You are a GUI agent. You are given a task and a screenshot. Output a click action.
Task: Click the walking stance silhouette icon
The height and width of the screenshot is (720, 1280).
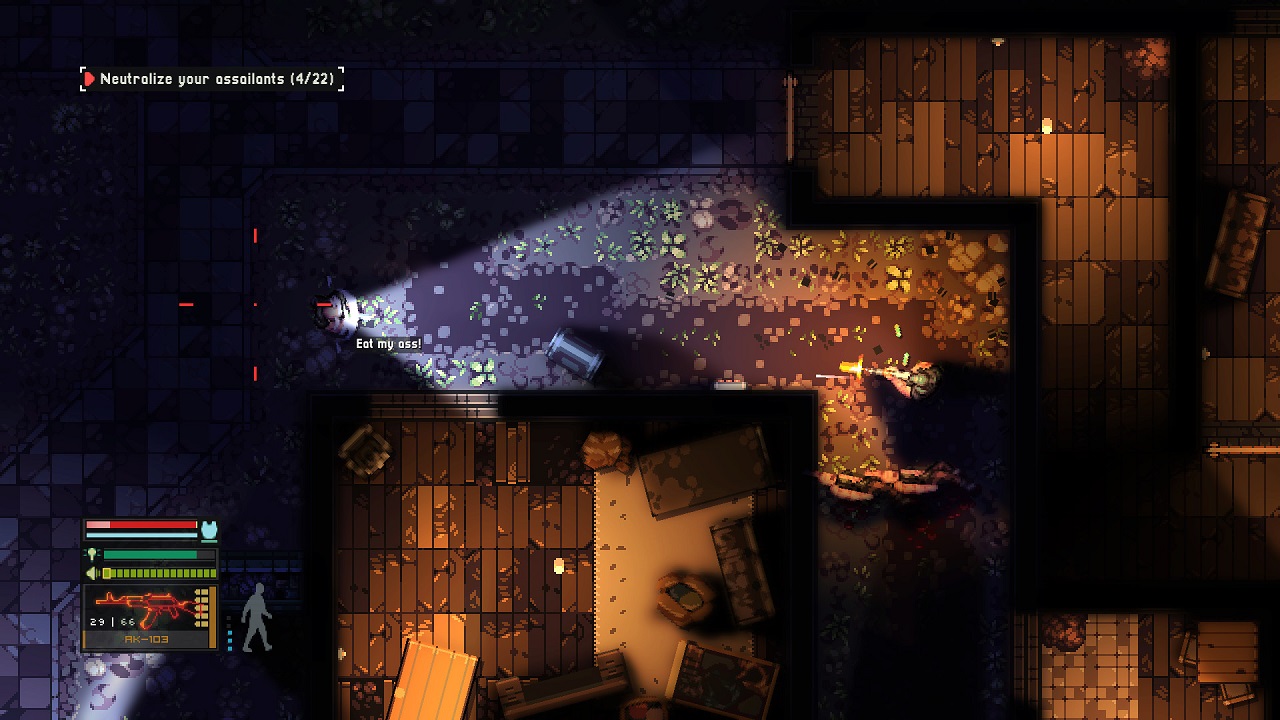pos(257,617)
